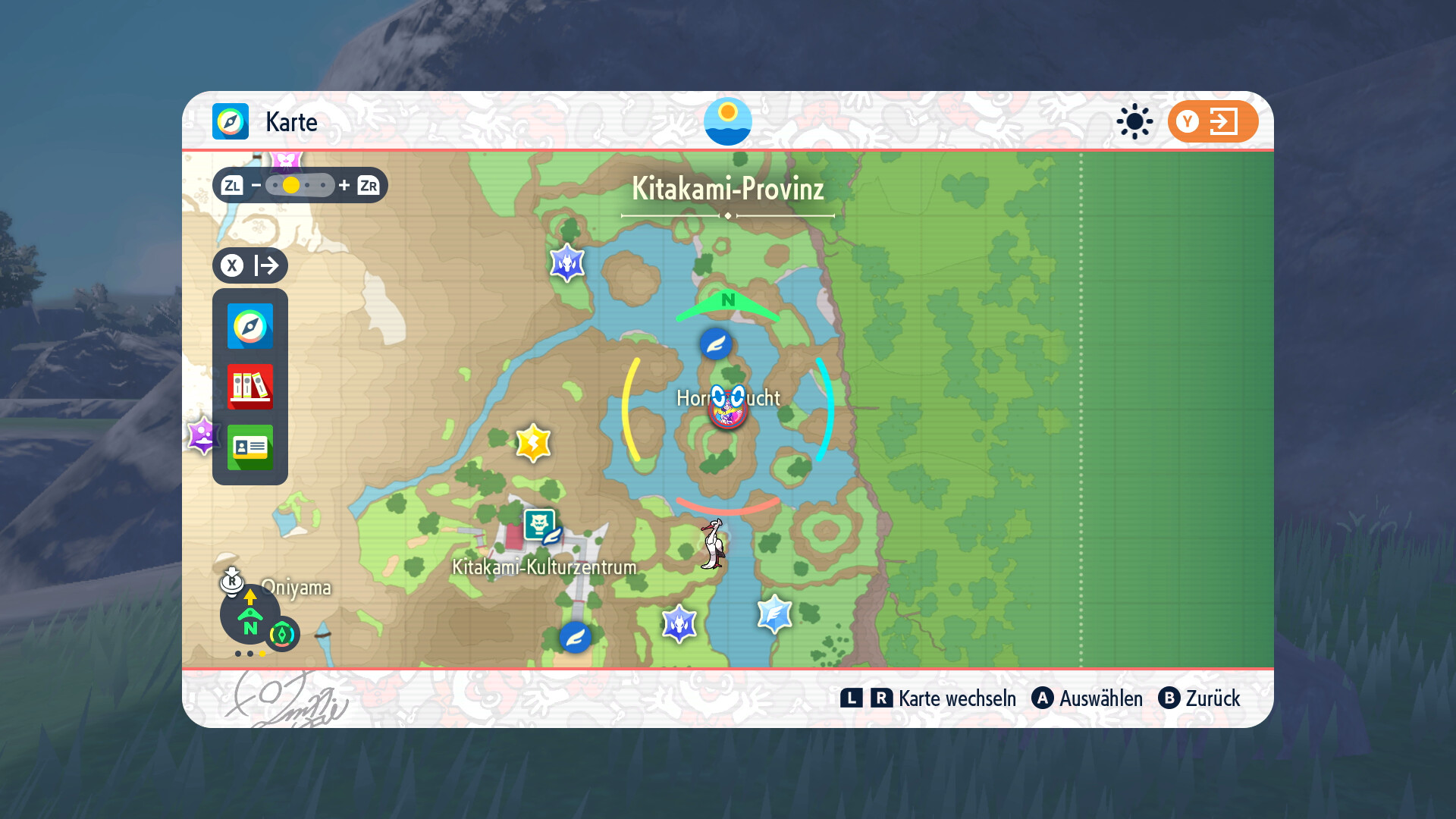Open the trainer profile card app
The height and width of the screenshot is (819, 1456).
coord(249,447)
